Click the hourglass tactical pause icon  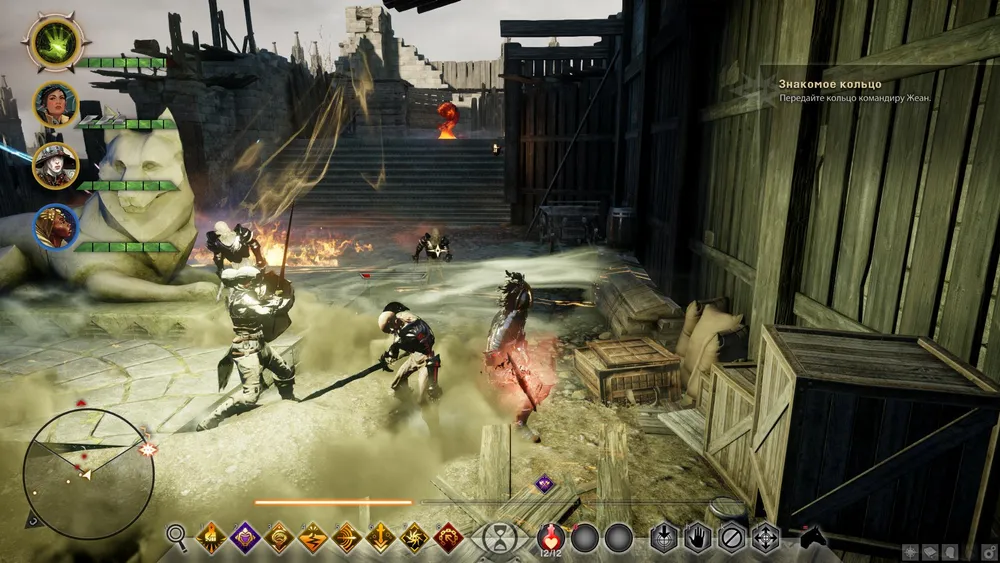click(x=496, y=537)
